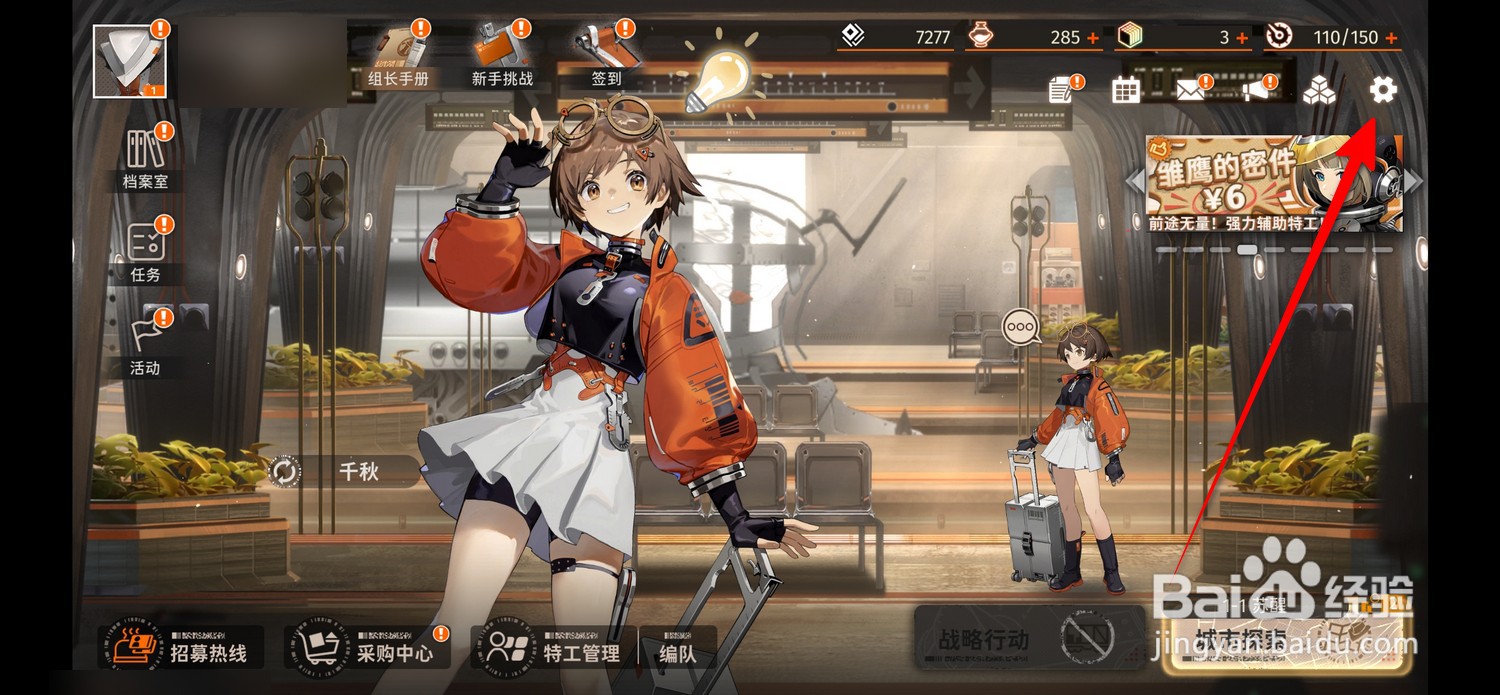The image size is (1500, 695).
Task: Open the 雏鹰的密件 ¥6 promo banner
Action: (x=1273, y=184)
